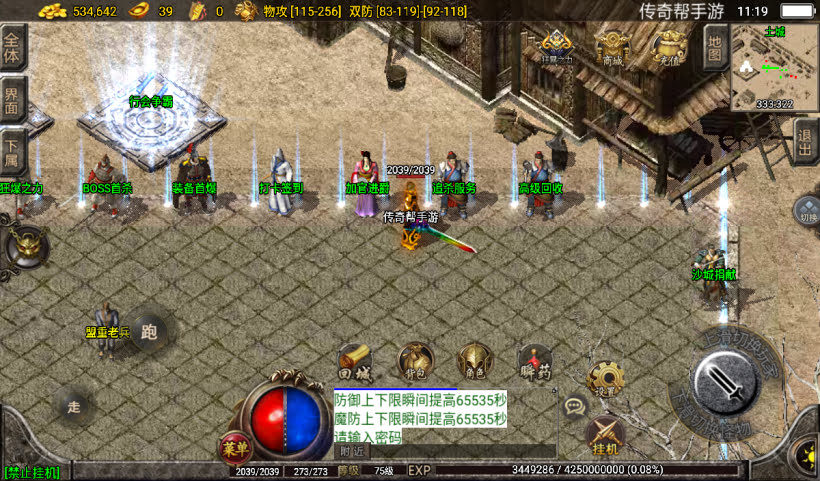This screenshot has width=820, height=481.
Task: Click the minimap of 土城
Action: pyautogui.click(x=774, y=67)
